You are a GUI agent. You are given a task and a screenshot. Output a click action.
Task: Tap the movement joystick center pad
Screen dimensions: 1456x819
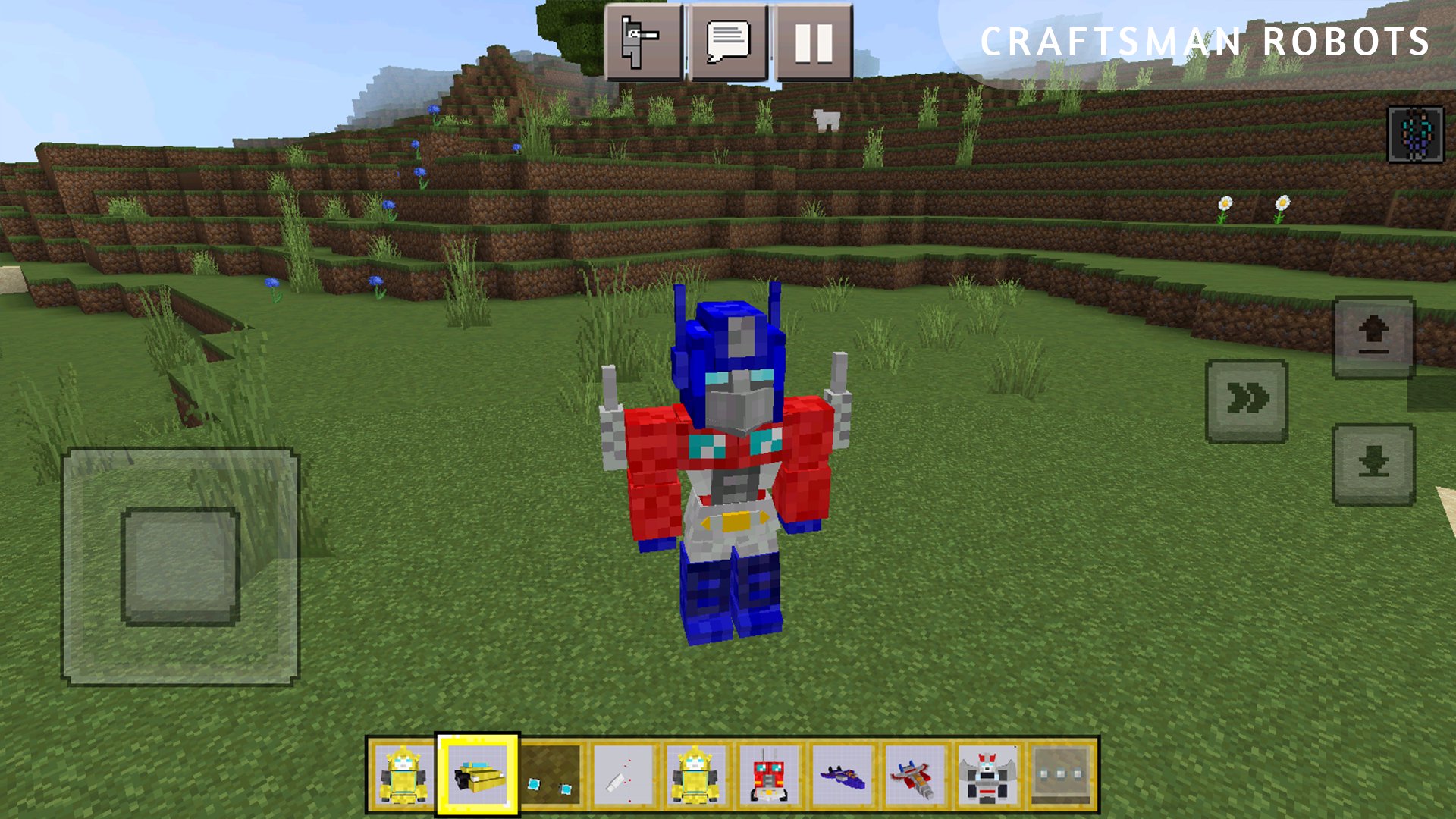[180, 566]
